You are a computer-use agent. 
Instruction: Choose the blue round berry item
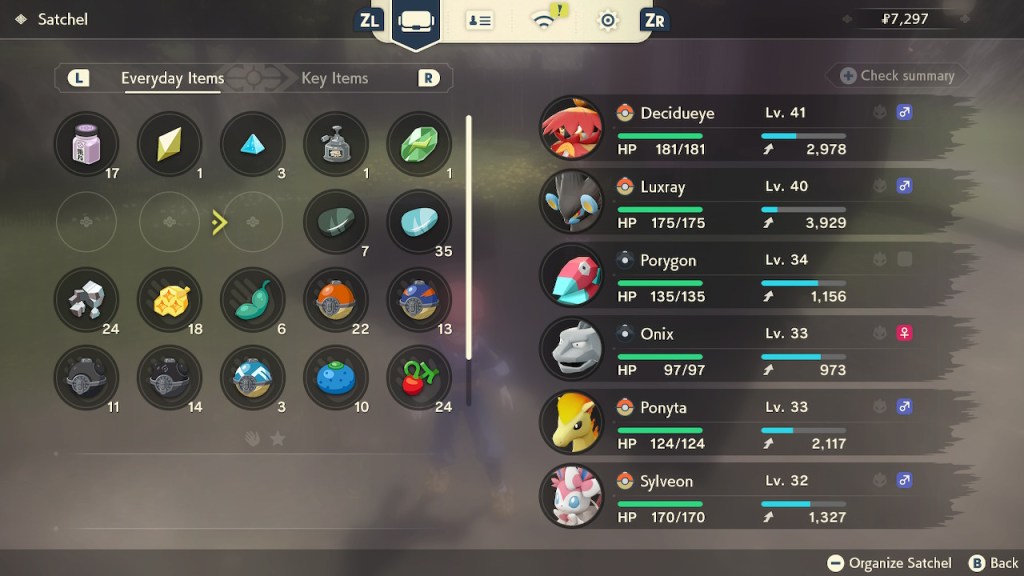point(335,378)
